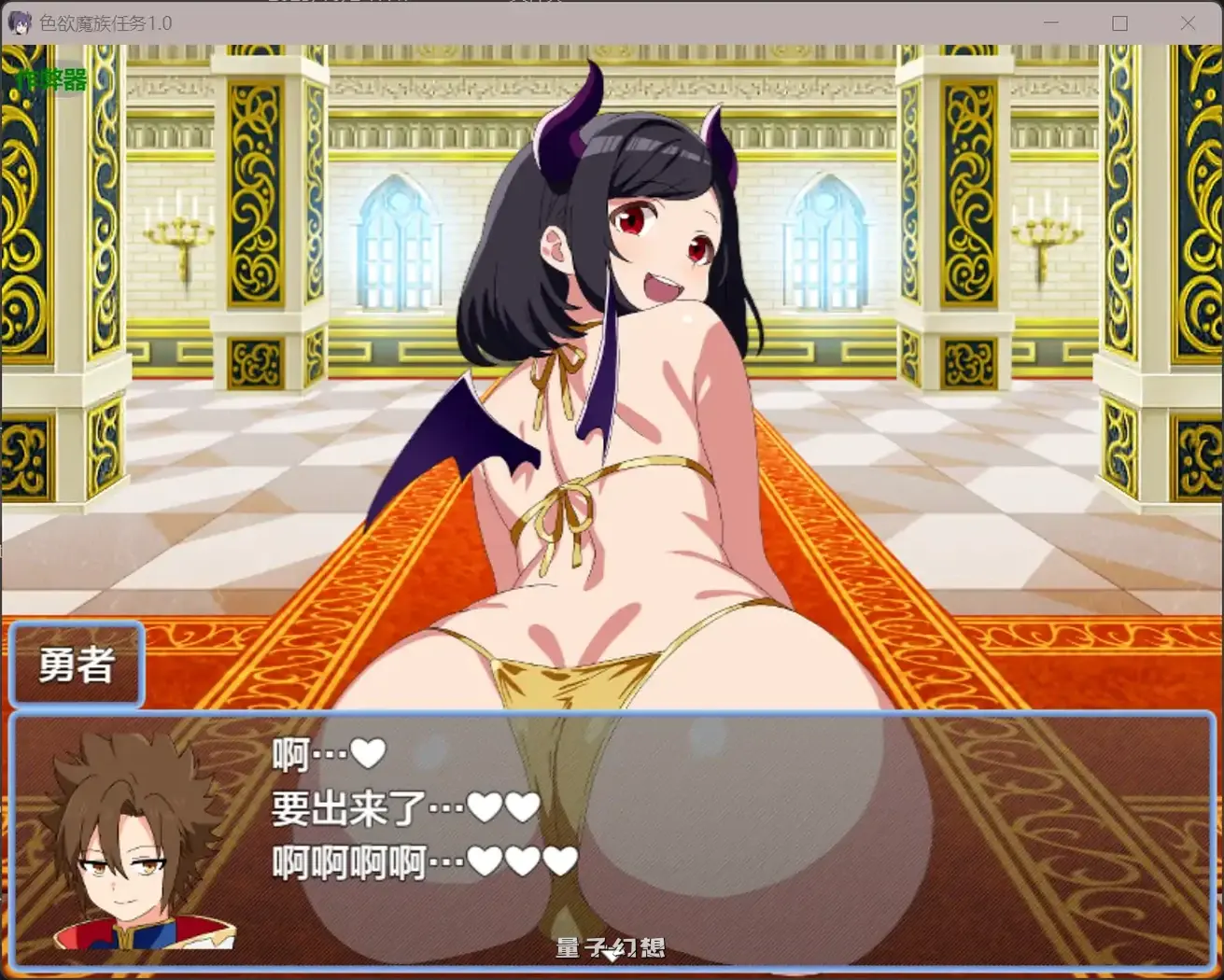Viewport: 1224px width, 980px height.
Task: Maximize the game window
Action: click(x=1119, y=22)
